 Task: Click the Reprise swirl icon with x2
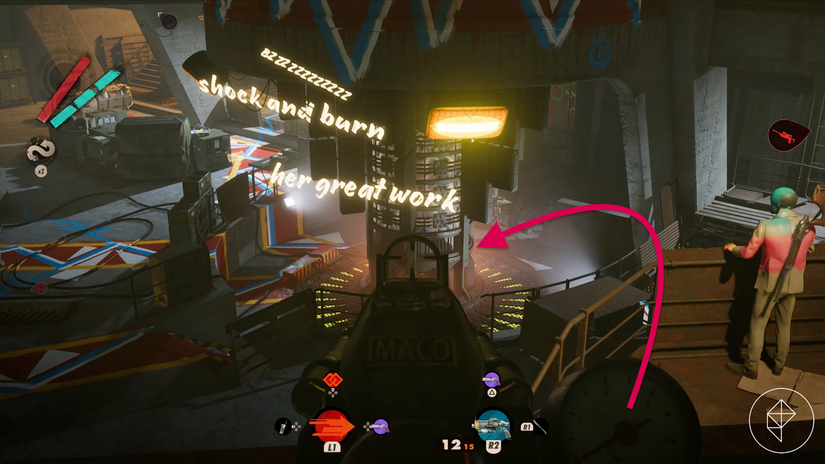tap(41, 151)
